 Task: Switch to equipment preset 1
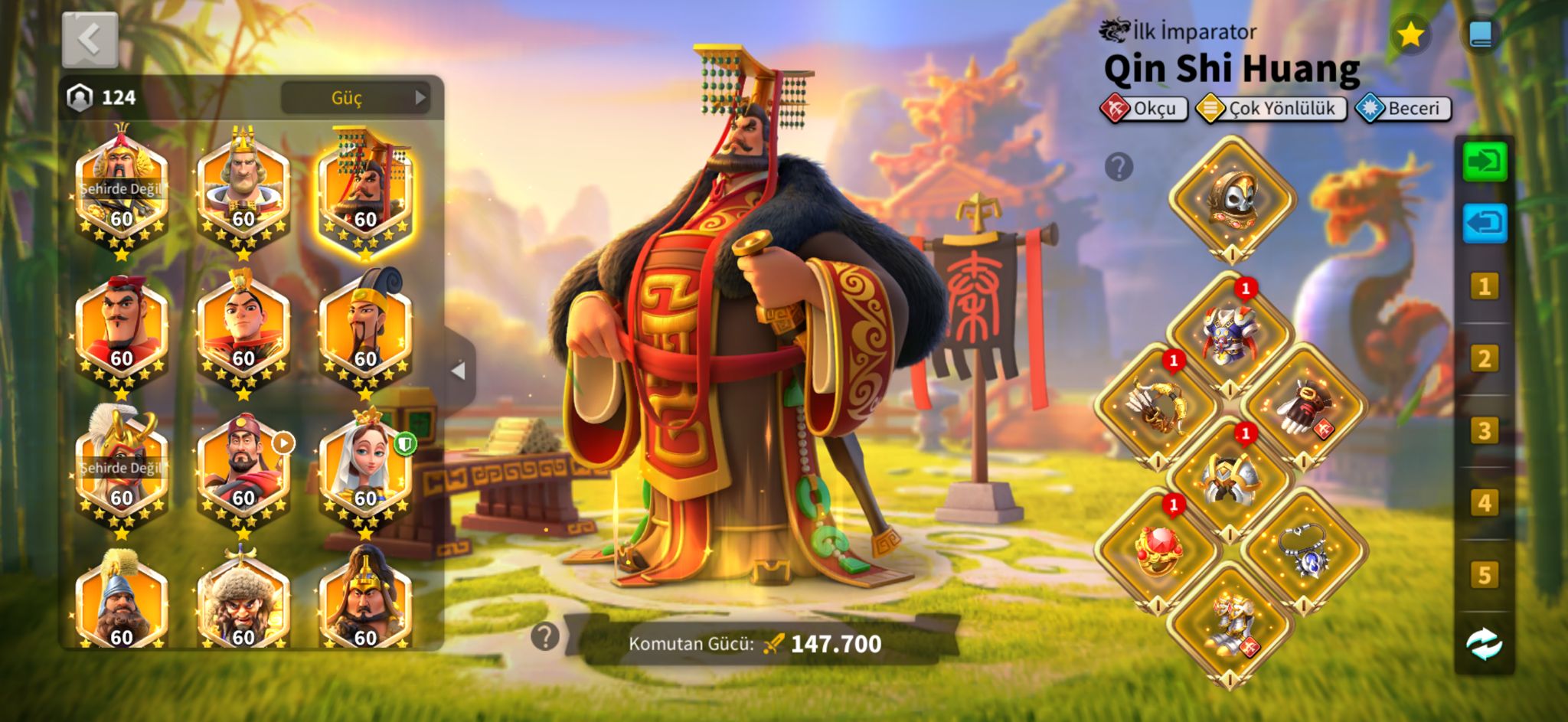pyautogui.click(x=1485, y=287)
